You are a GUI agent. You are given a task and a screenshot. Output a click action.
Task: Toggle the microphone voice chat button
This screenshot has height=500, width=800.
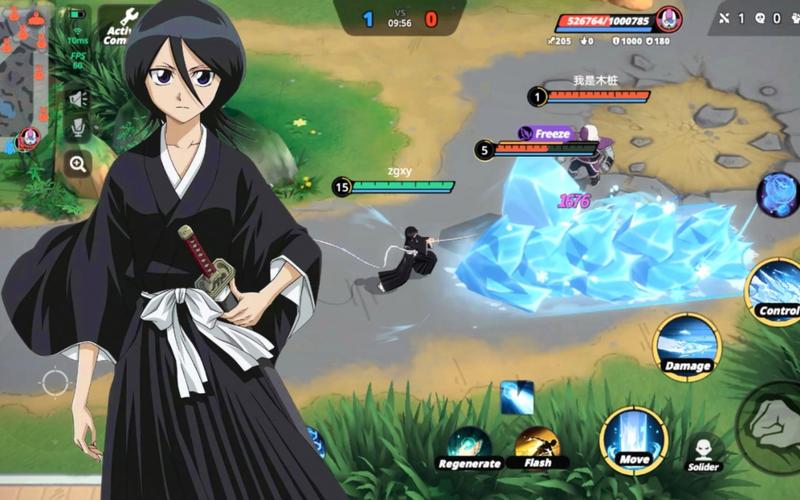coord(77,129)
